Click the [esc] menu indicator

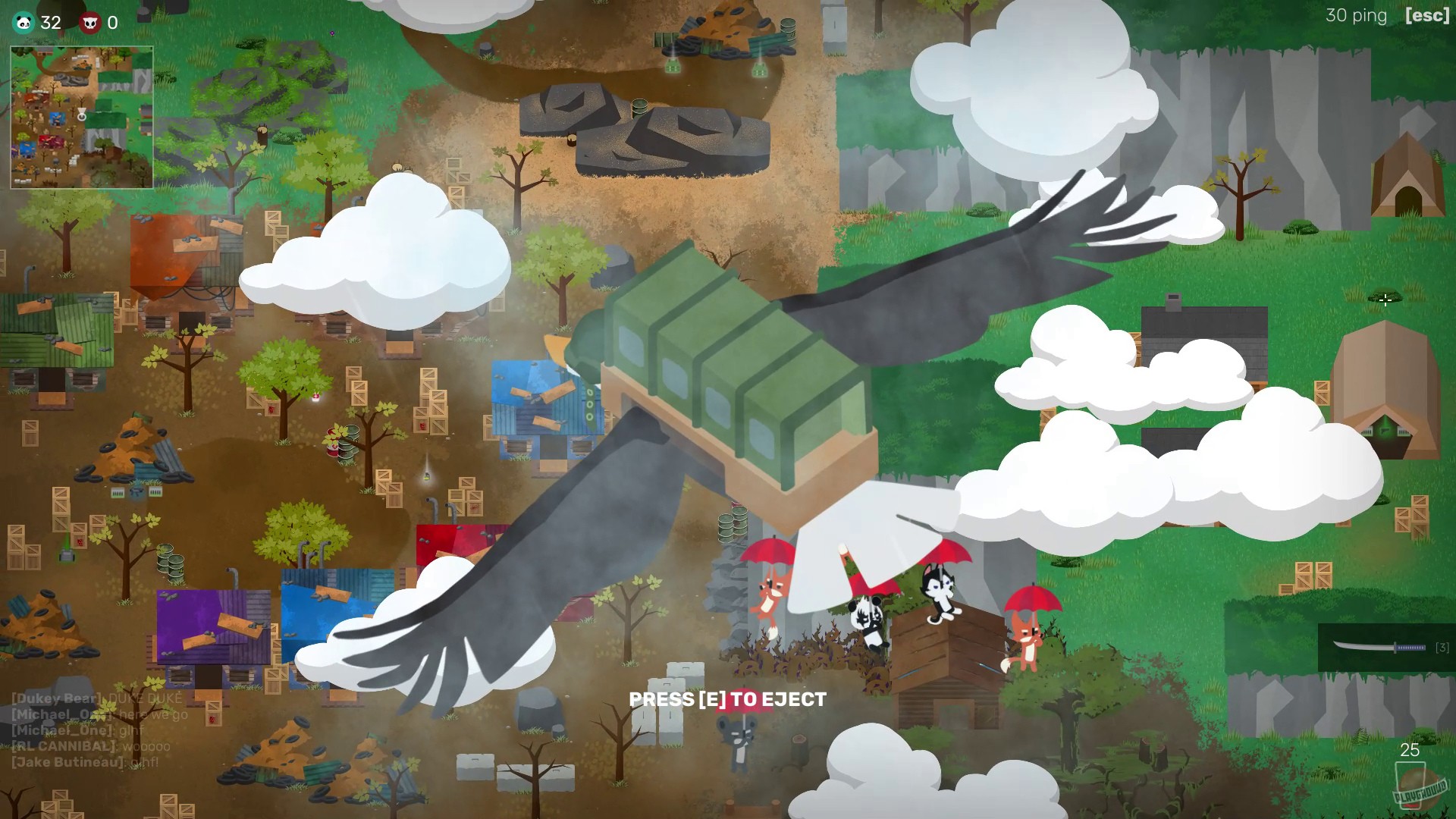click(x=1426, y=15)
